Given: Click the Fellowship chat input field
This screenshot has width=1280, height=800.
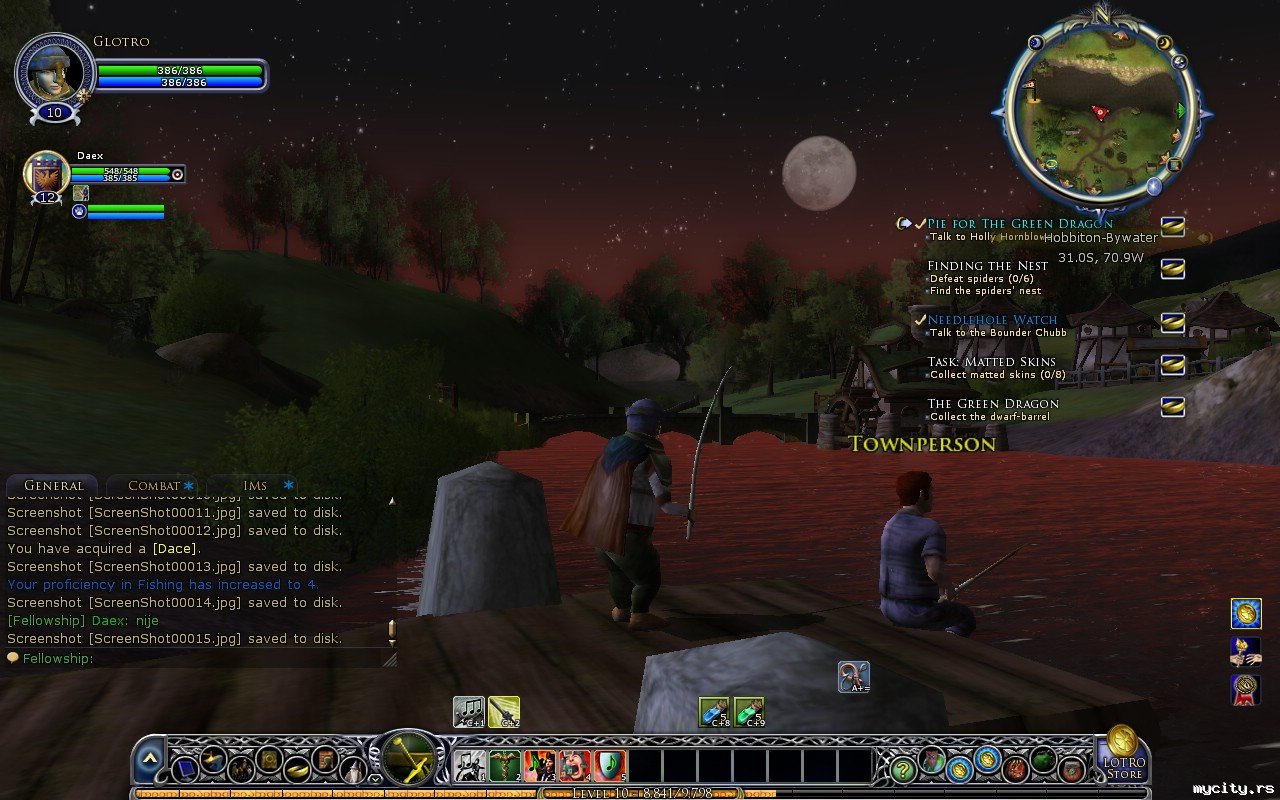Looking at the screenshot, I should coord(200,658).
